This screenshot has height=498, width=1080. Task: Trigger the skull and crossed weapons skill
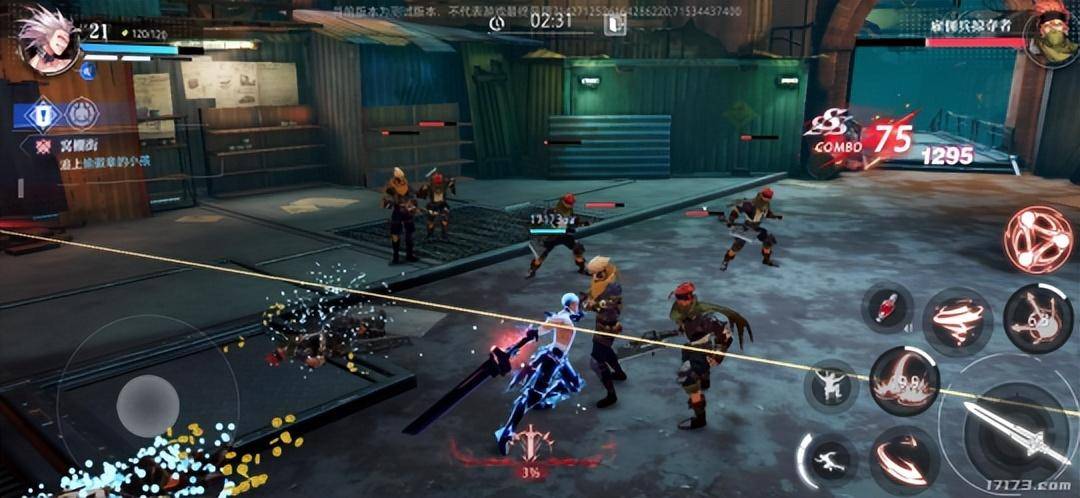1038,319
